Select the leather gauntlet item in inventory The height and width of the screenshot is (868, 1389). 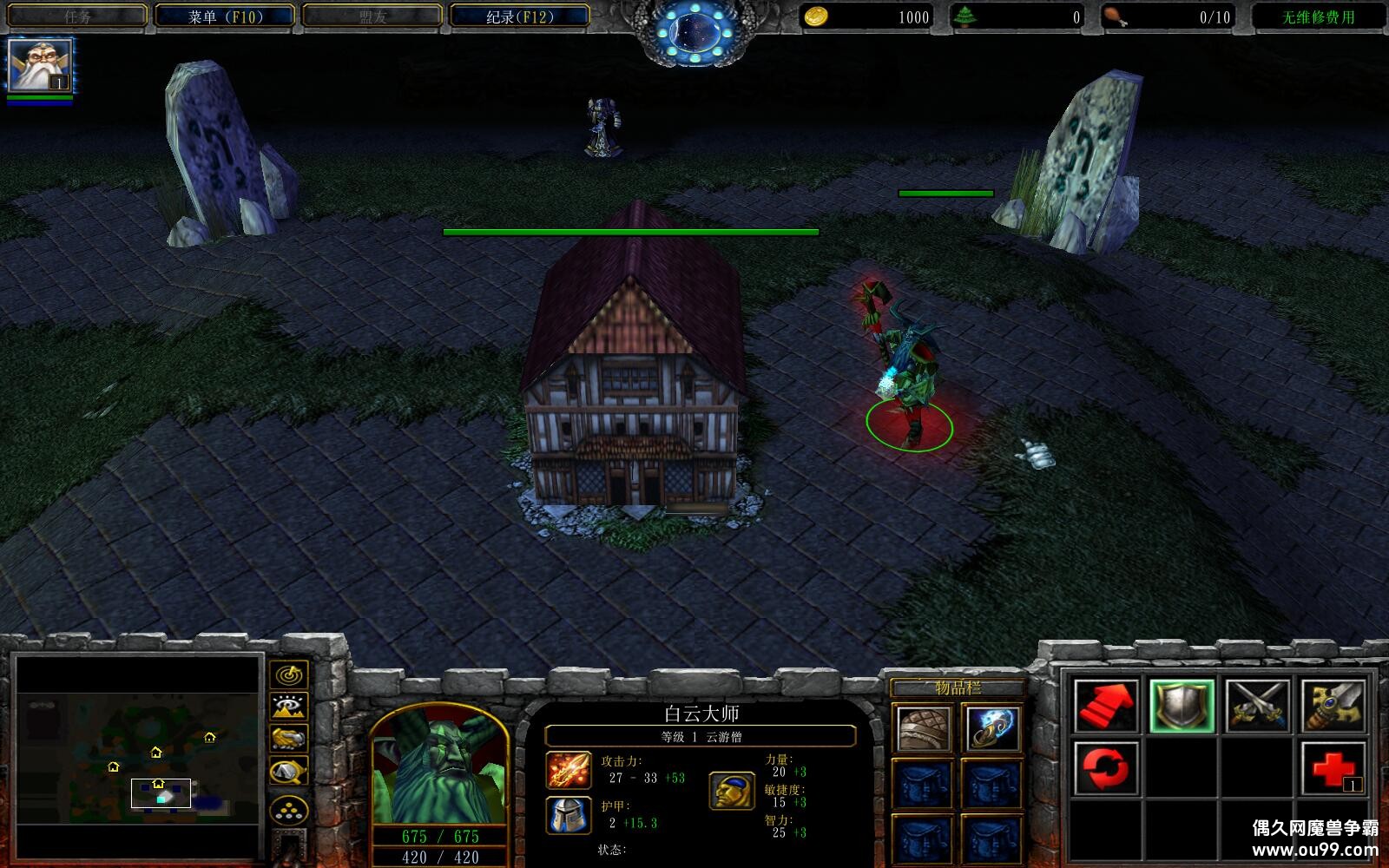point(922,728)
